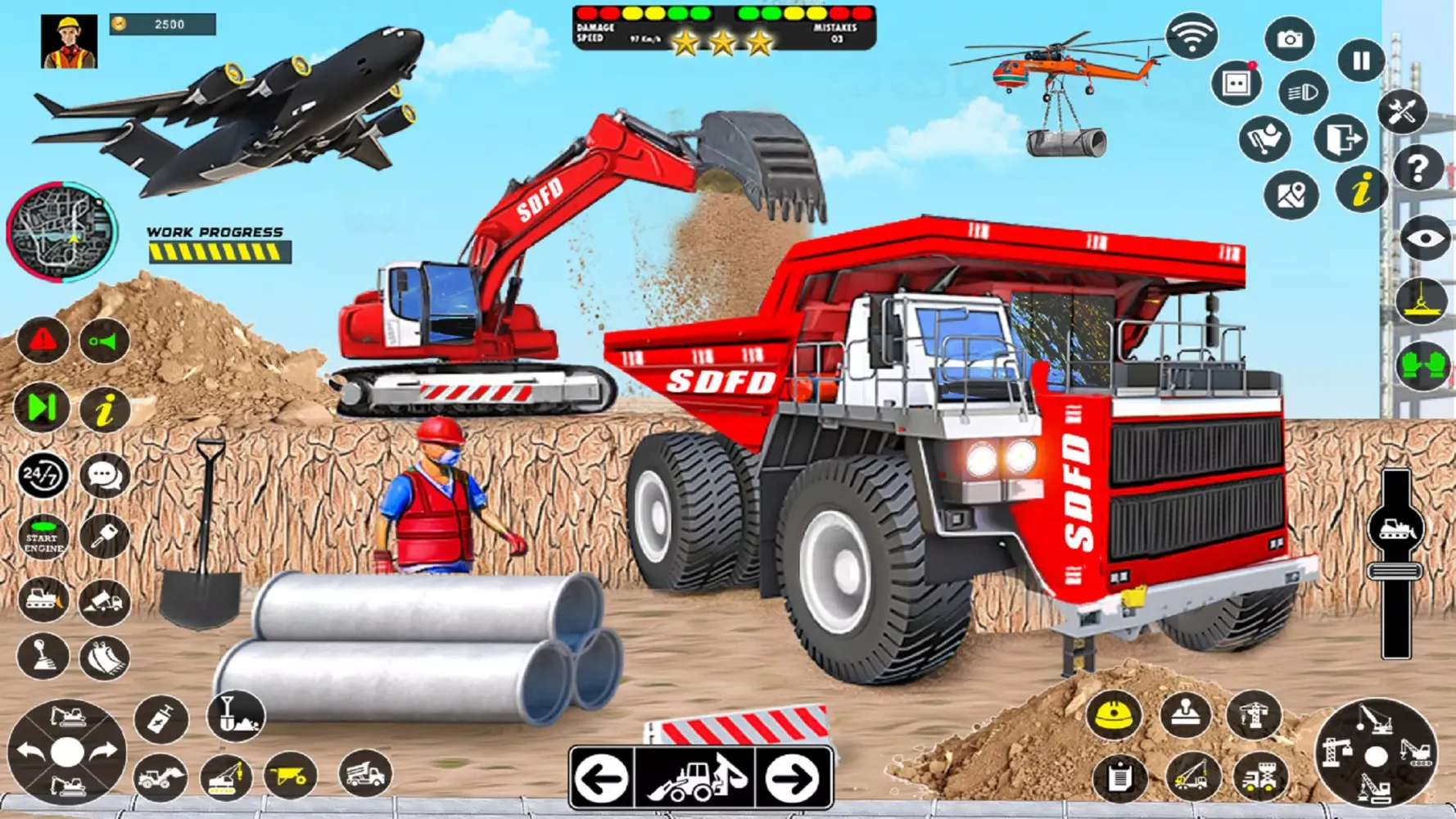This screenshot has width=1456, height=819.
Task: Open the question mark help button
Action: 1419,170
